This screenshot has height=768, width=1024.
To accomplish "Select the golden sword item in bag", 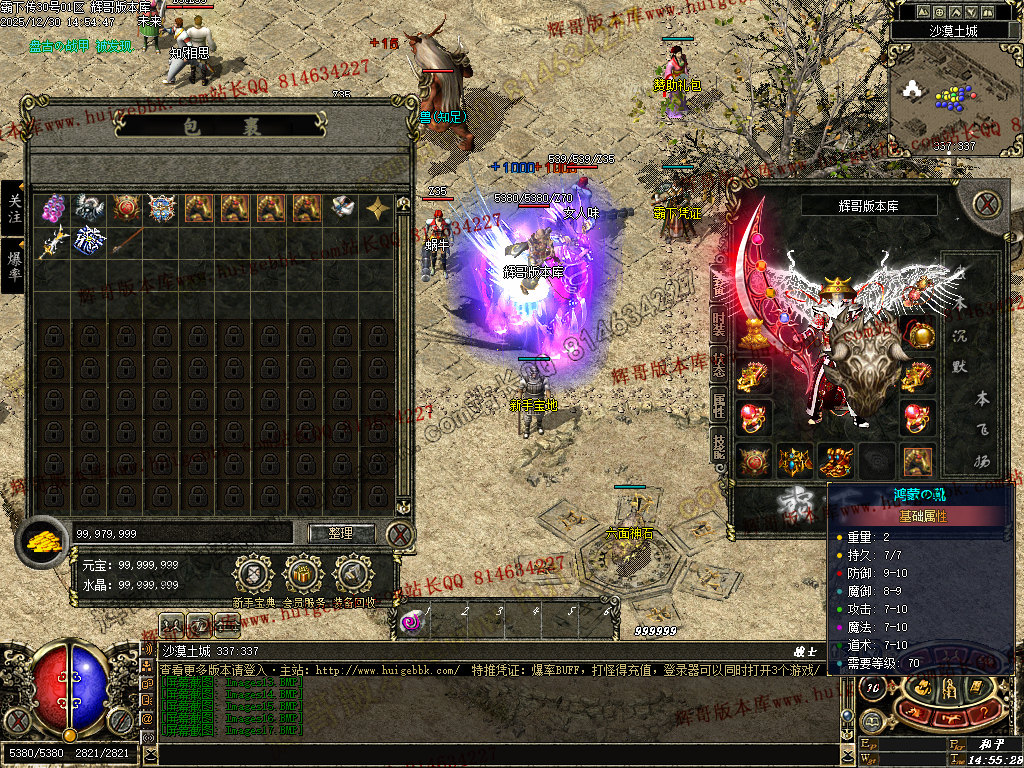I will 53,243.
